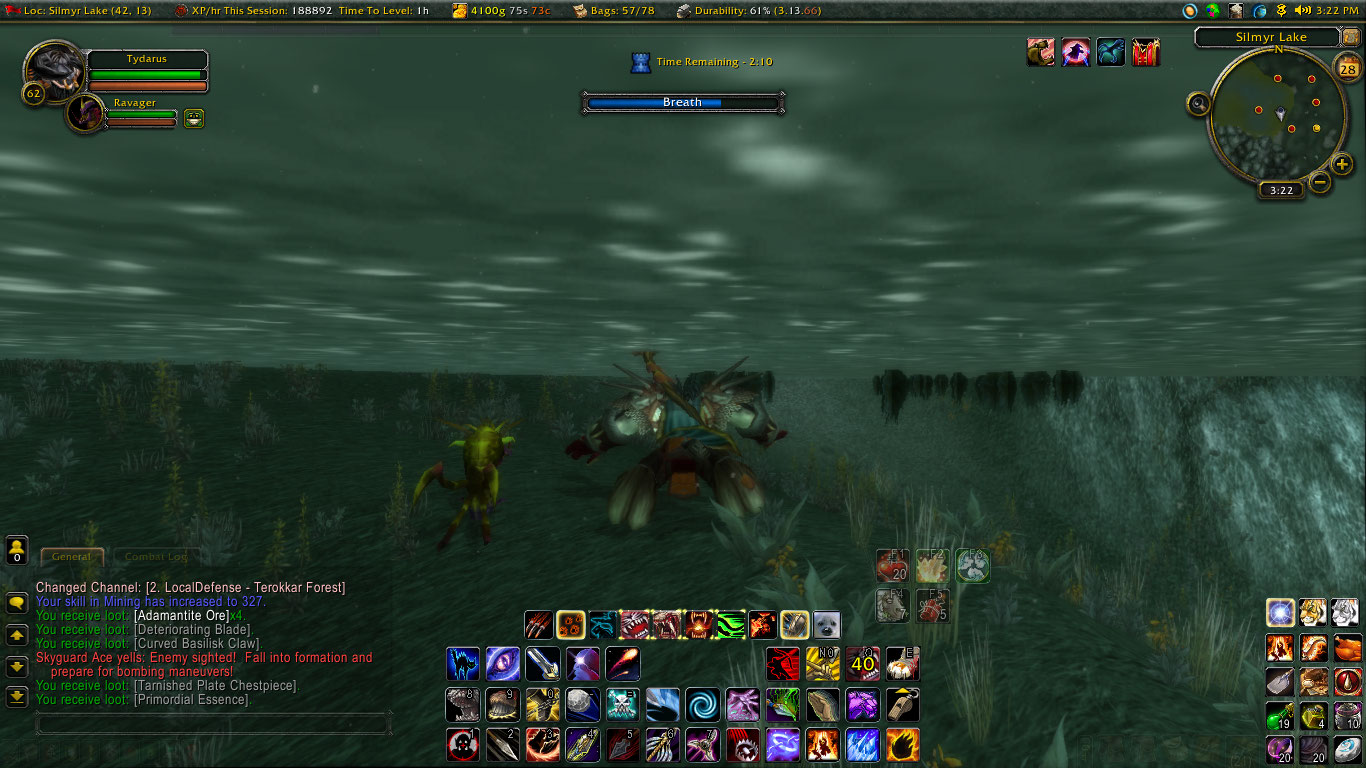Image resolution: width=1366 pixels, height=768 pixels.
Task: Cast the blue cyclone swirl spell icon
Action: tap(703, 705)
